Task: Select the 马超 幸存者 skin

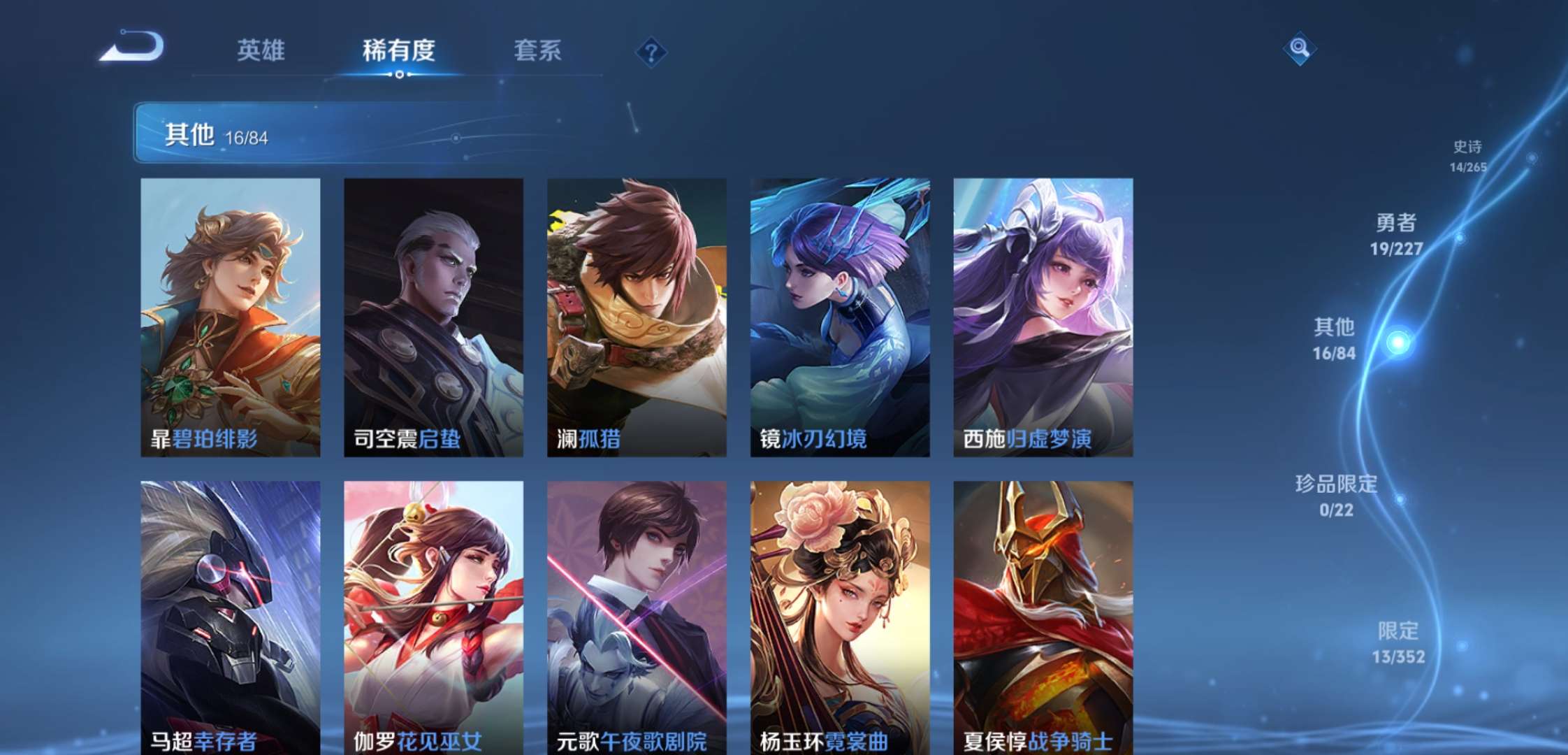Action: click(x=231, y=615)
